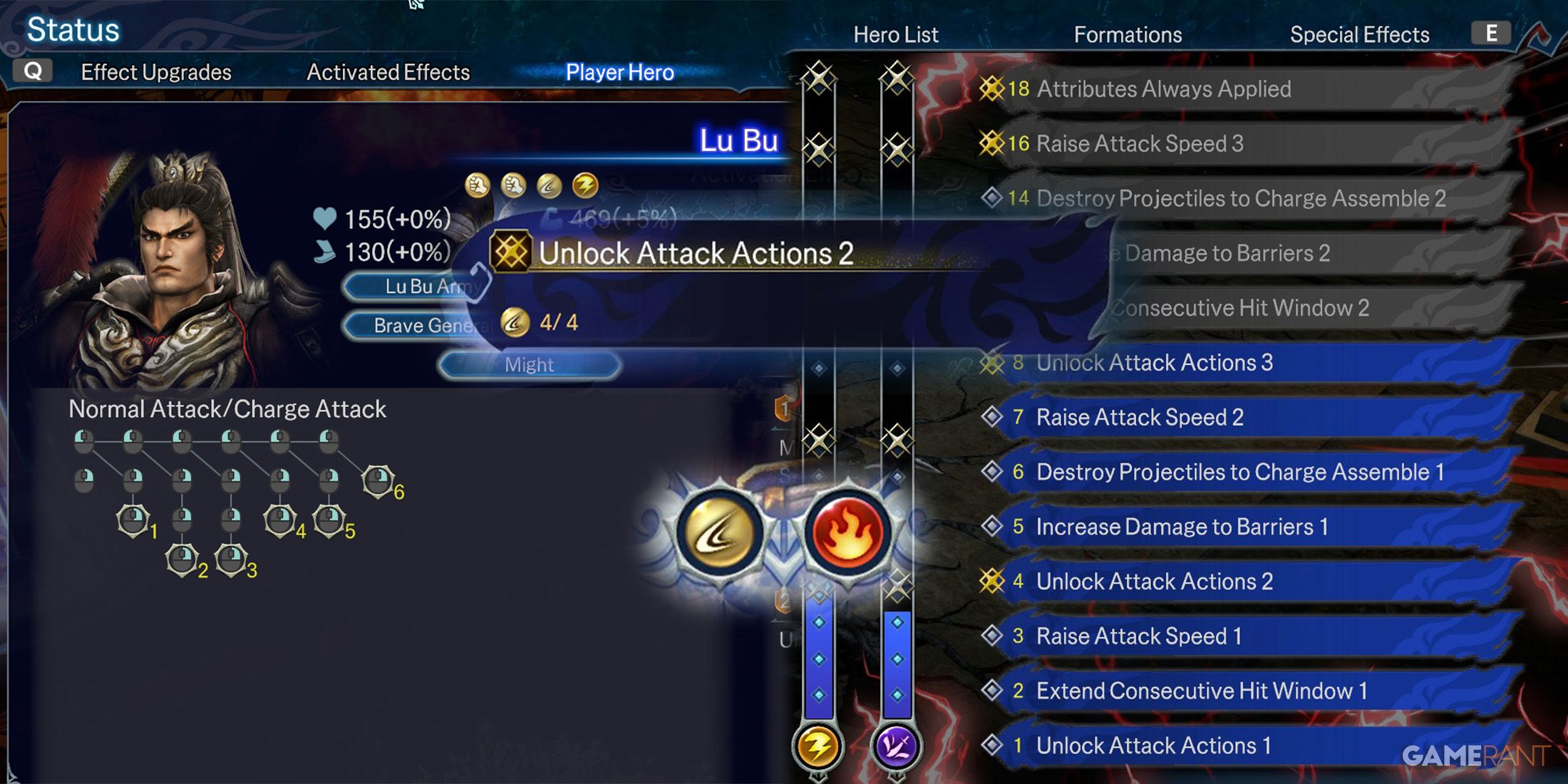Open the diamond node on the right skill bar

pos(897,659)
